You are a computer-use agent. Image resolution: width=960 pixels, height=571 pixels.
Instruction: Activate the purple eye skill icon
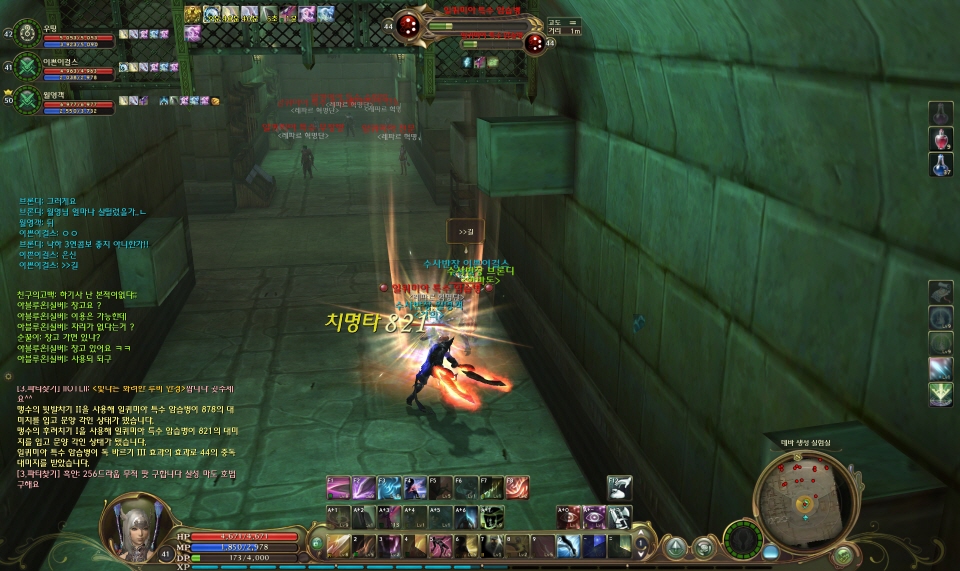[x=593, y=516]
